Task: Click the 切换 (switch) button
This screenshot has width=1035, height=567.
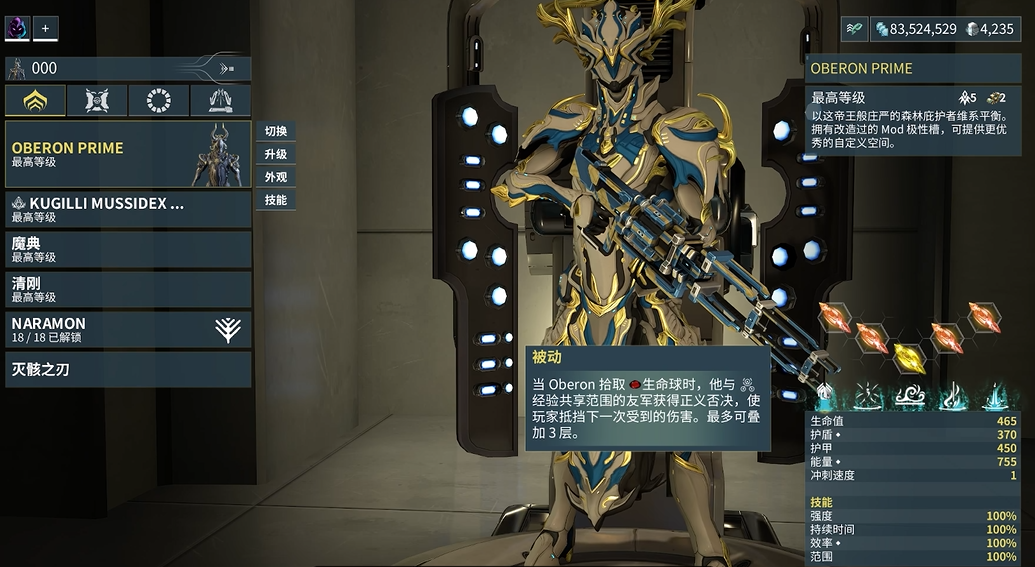Action: [276, 131]
